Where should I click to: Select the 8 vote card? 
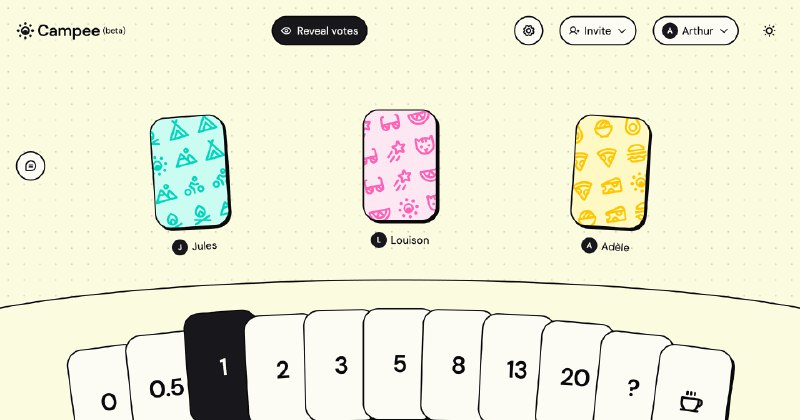coord(458,365)
